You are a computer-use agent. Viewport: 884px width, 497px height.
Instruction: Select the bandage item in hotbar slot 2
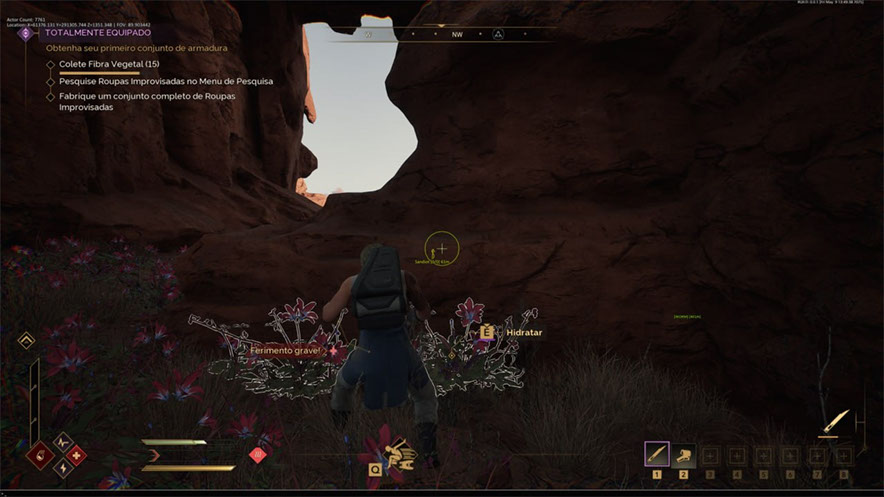point(683,455)
